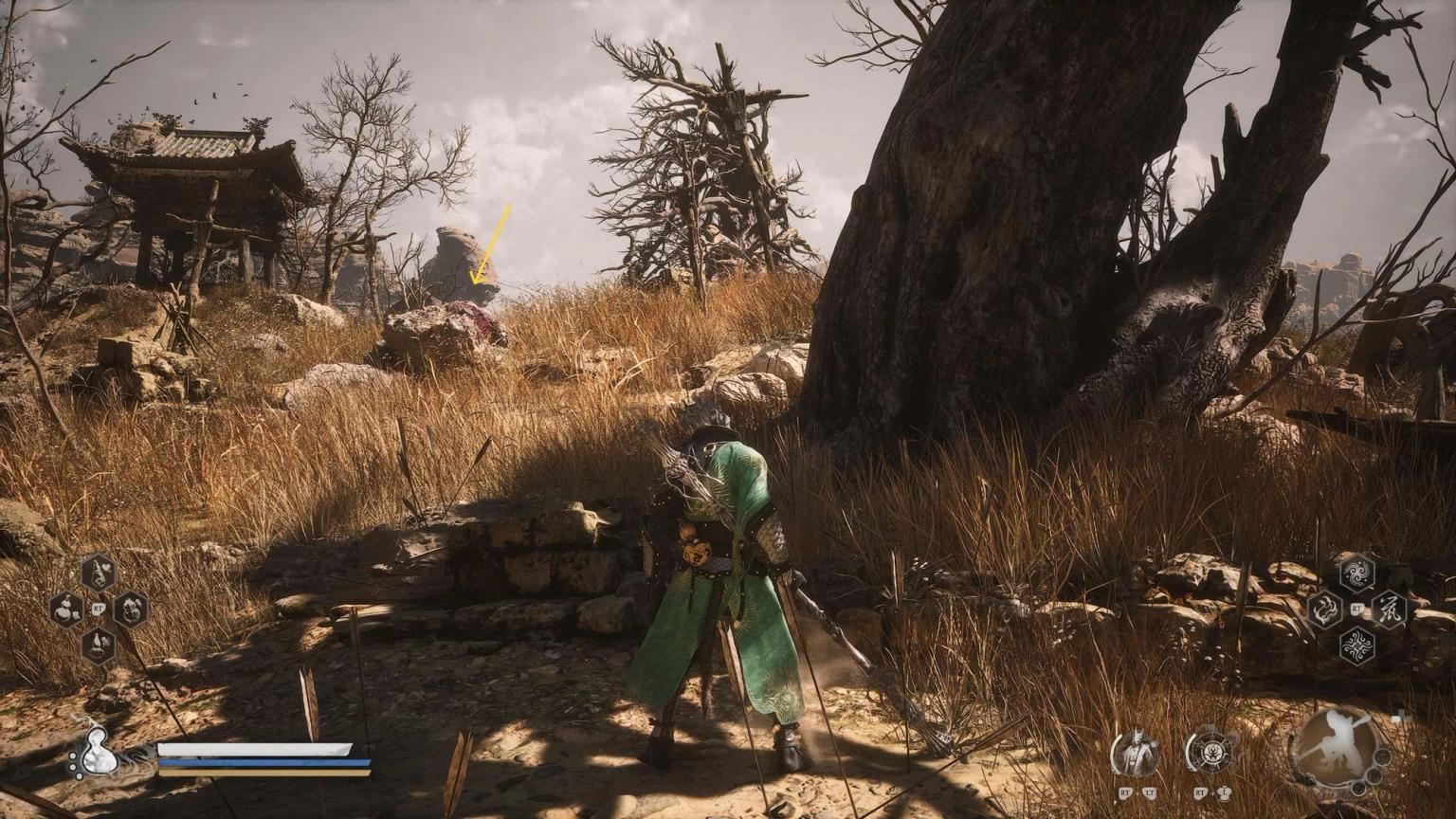The height and width of the screenshot is (819, 1456).
Task: Activate the horned spirit transformation portrait
Action: [1135, 754]
